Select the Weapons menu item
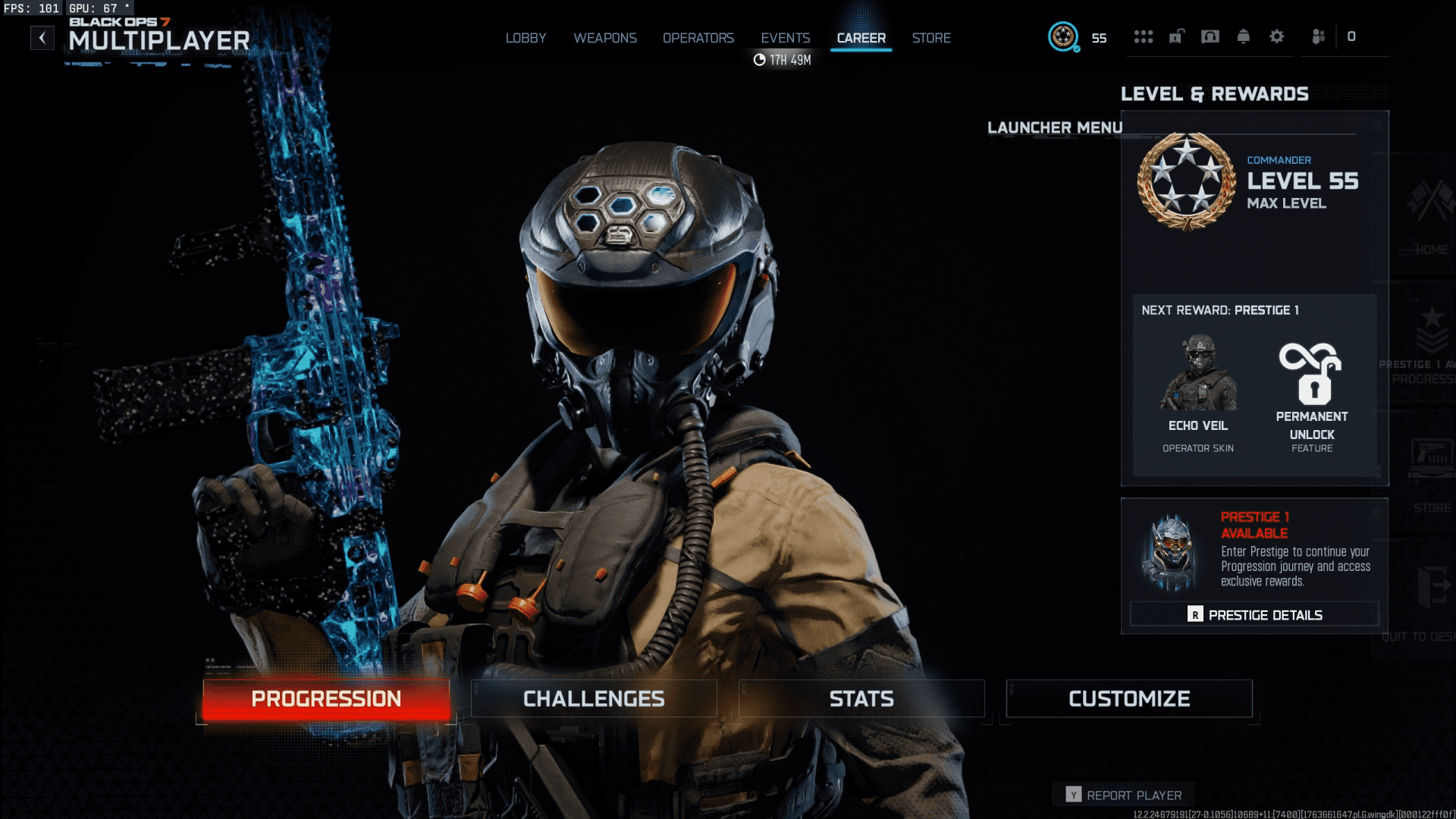1456x819 pixels. (605, 37)
